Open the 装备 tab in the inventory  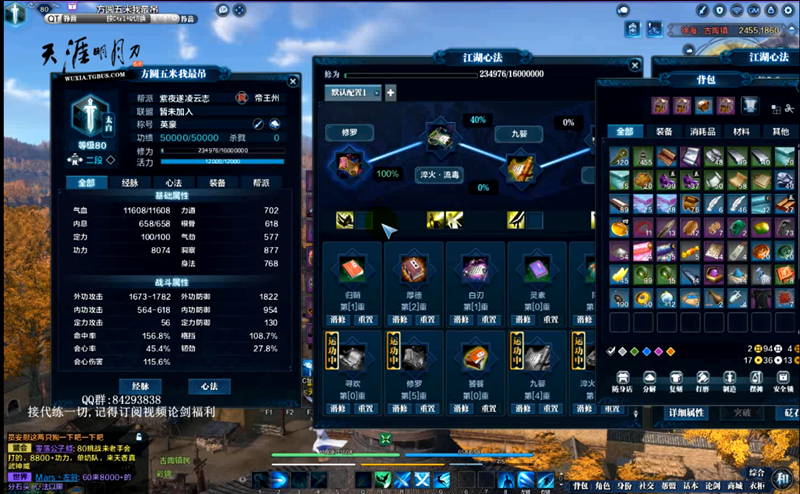tap(663, 131)
